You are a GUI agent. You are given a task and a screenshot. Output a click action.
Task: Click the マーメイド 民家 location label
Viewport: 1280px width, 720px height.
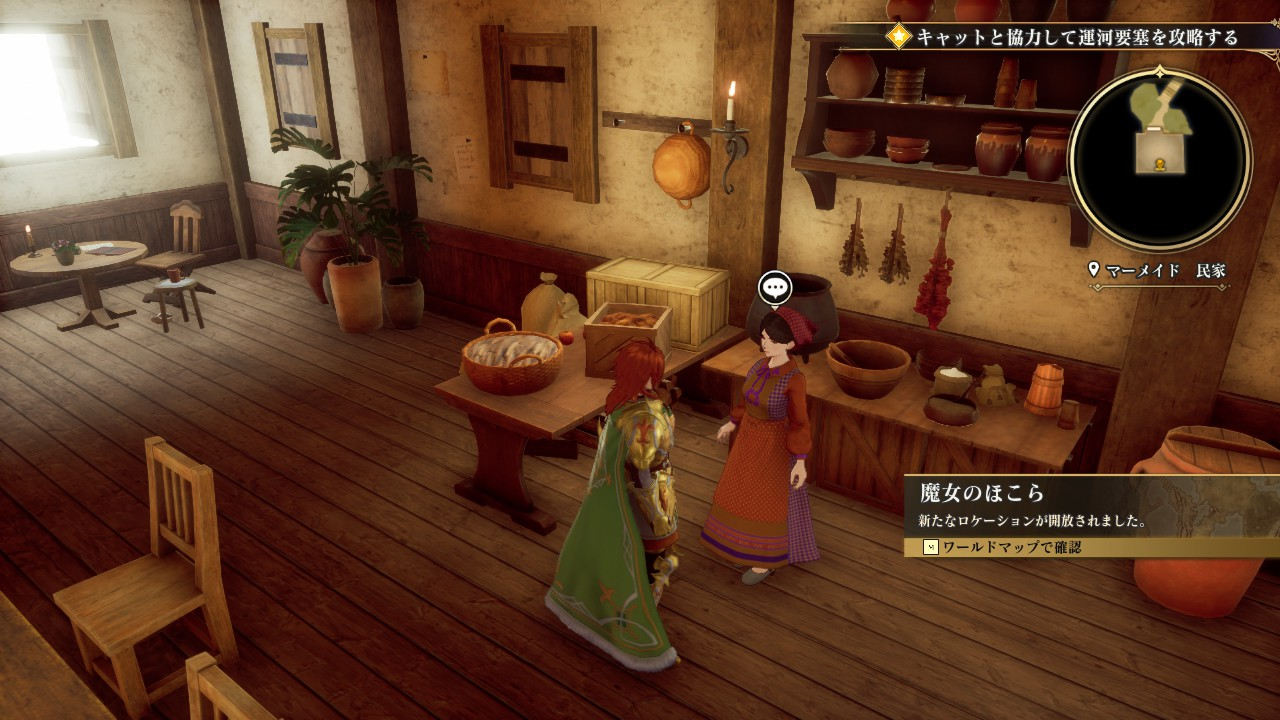[x=1160, y=270]
